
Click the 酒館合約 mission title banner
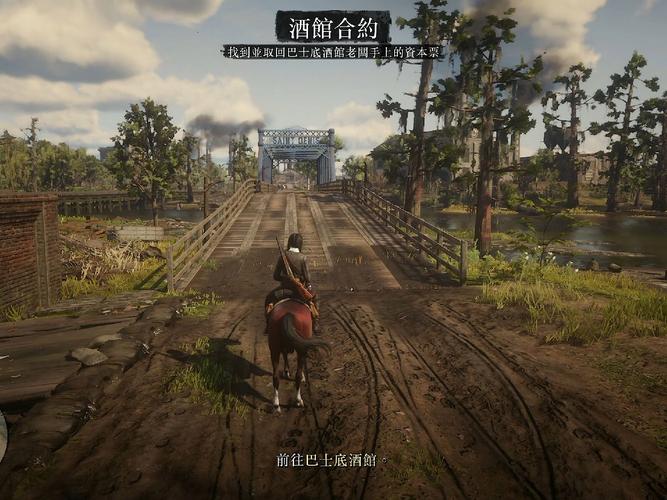[x=333, y=25]
